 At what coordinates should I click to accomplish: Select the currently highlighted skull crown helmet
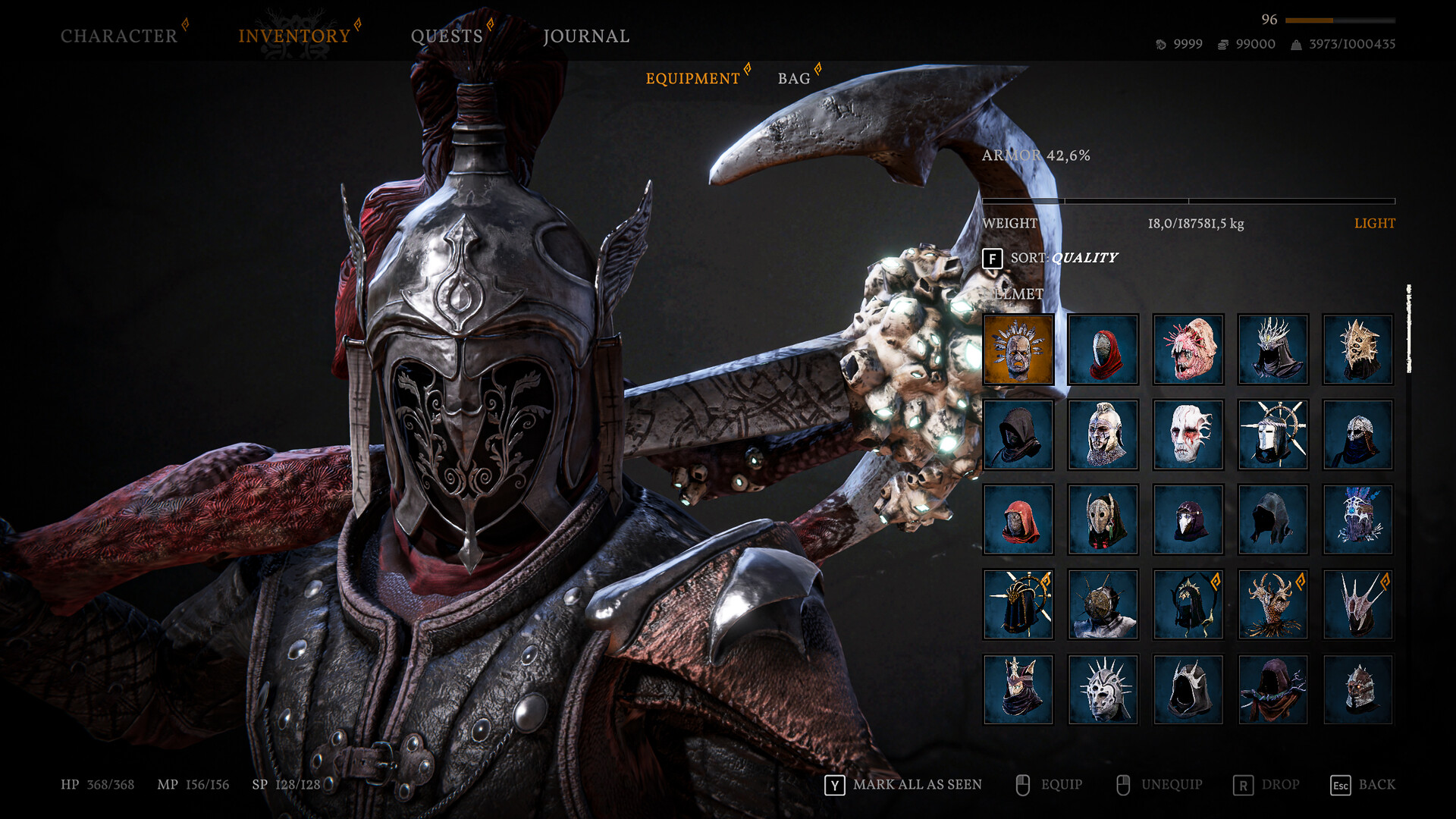click(x=1018, y=349)
